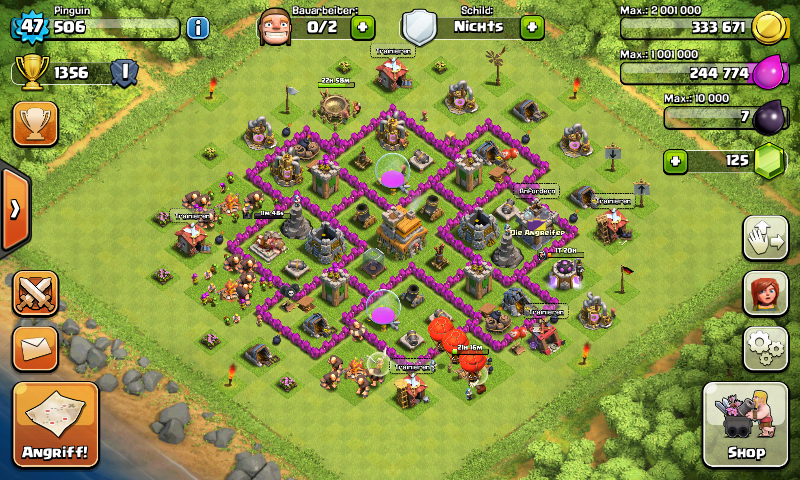Toggle the hand edit layout button
The height and width of the screenshot is (480, 800).
(x=765, y=238)
